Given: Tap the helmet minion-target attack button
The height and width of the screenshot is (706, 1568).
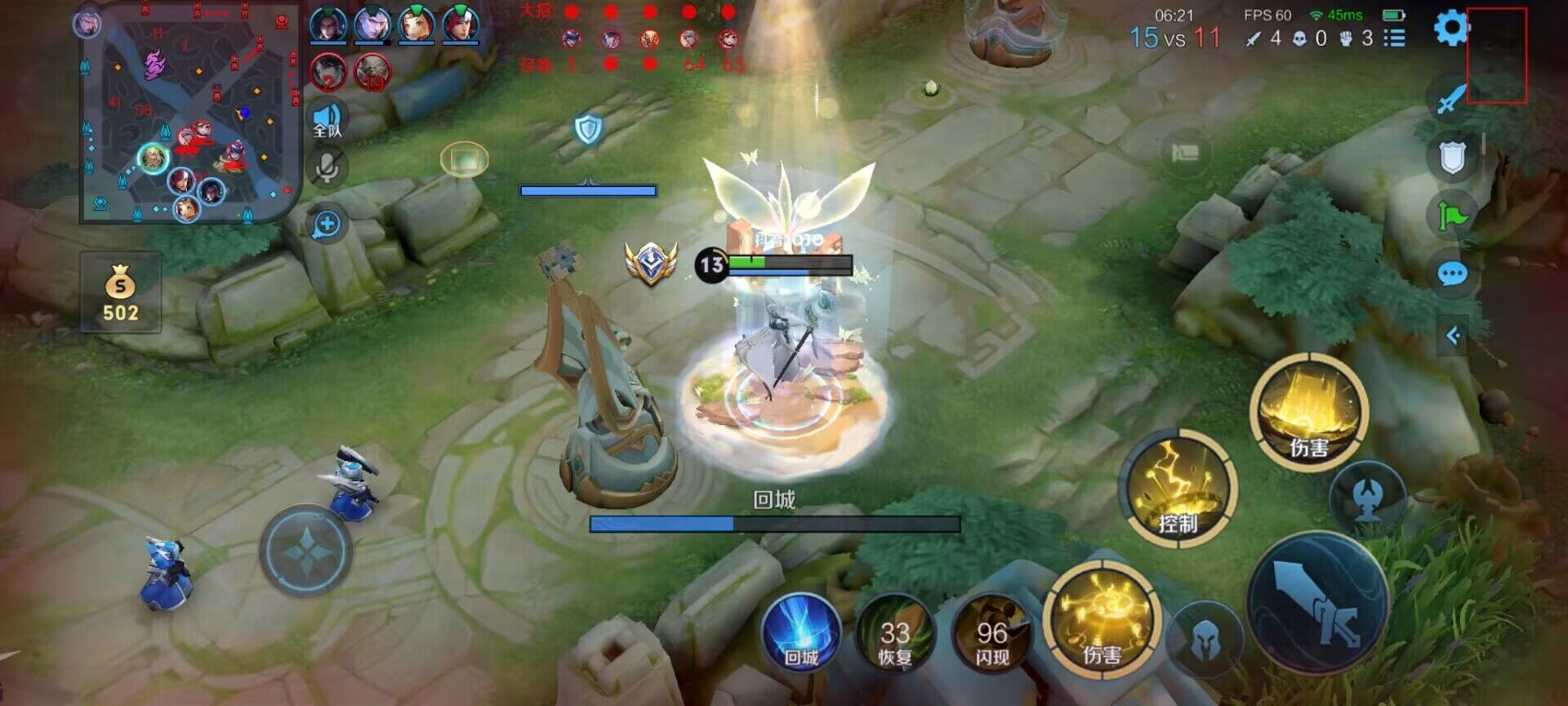Looking at the screenshot, I should pyautogui.click(x=1205, y=641).
